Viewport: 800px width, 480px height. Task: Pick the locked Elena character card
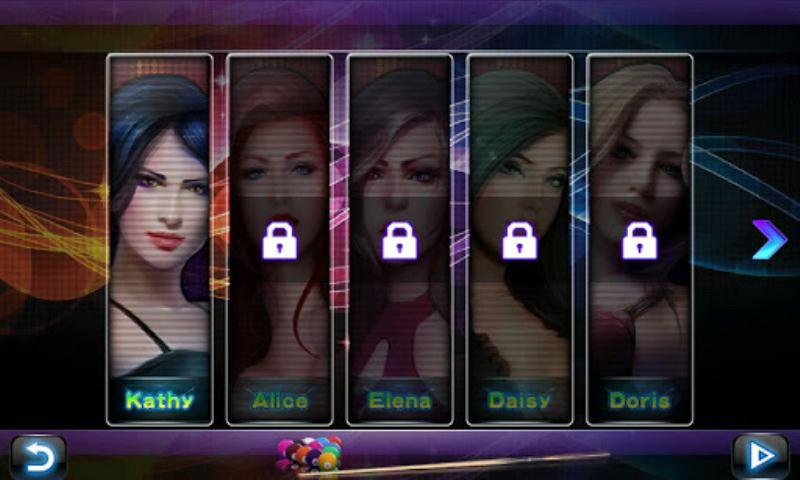400,240
